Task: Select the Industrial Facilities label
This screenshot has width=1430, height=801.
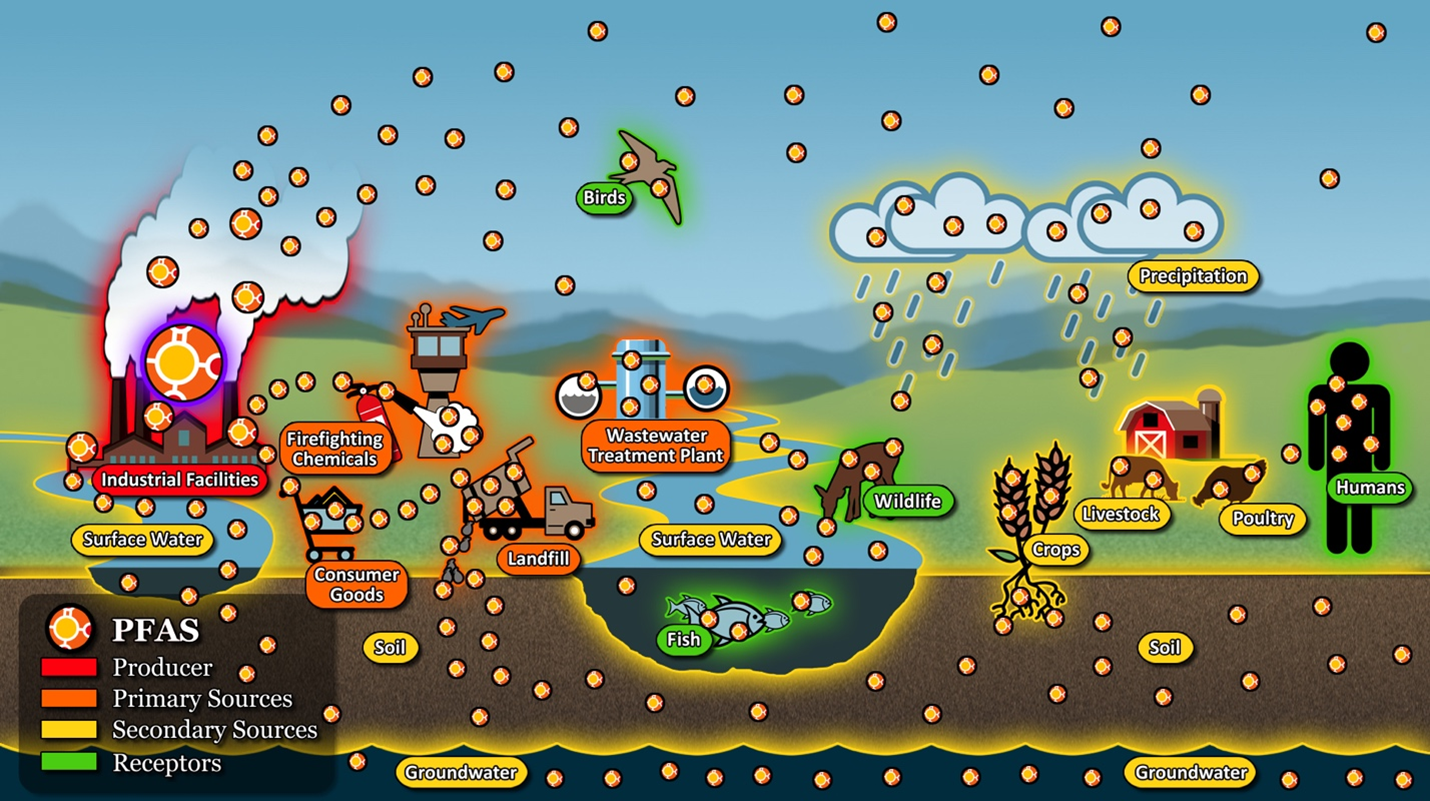Action: tap(180, 480)
